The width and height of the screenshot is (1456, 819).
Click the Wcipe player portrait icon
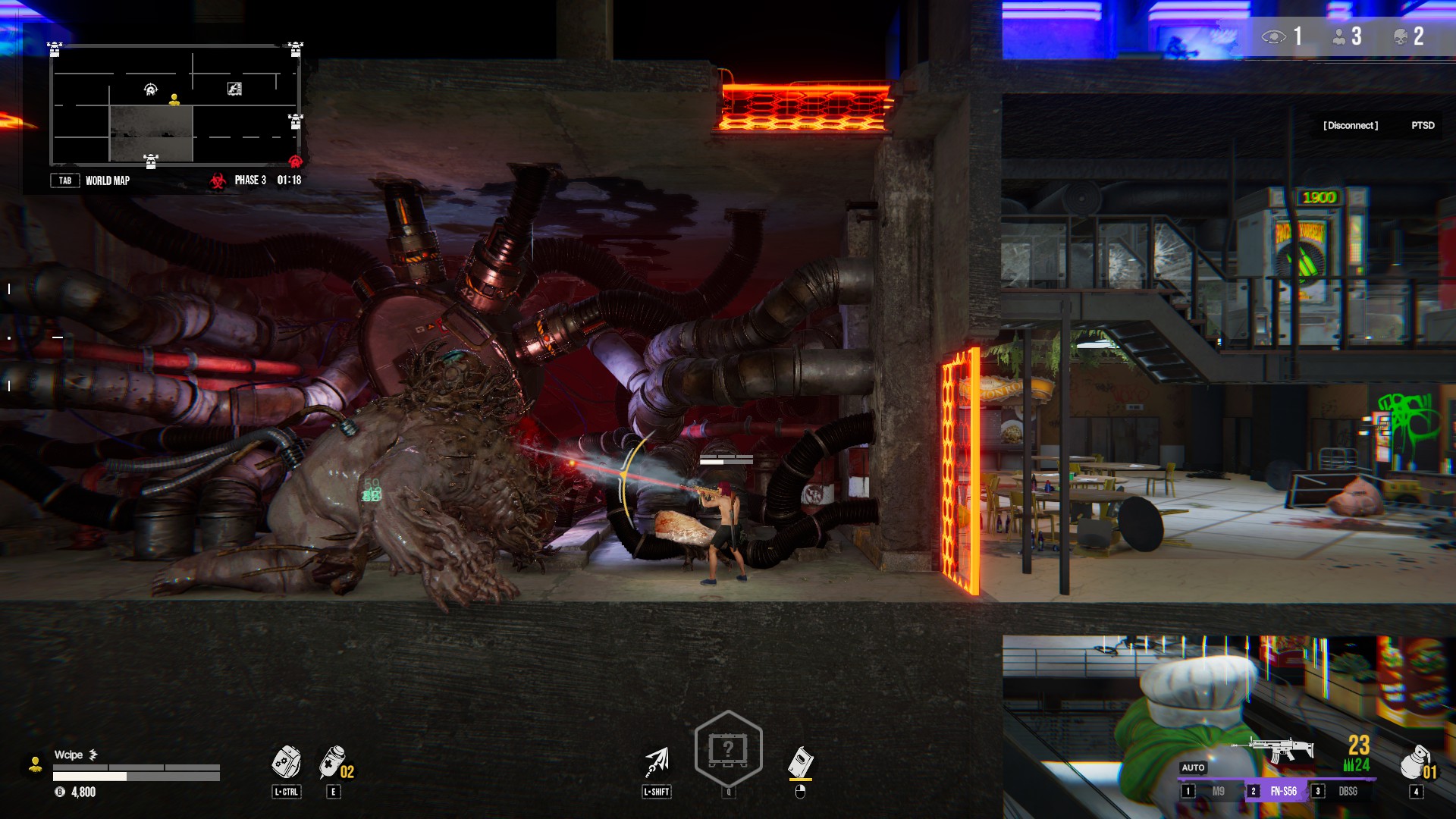[35, 764]
